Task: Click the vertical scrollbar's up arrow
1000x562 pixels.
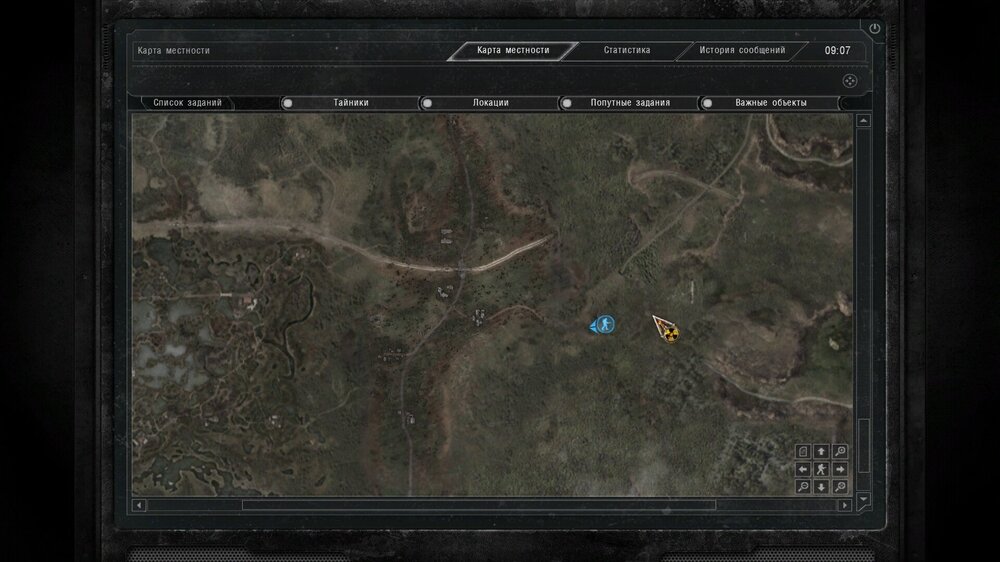Action: tap(863, 121)
